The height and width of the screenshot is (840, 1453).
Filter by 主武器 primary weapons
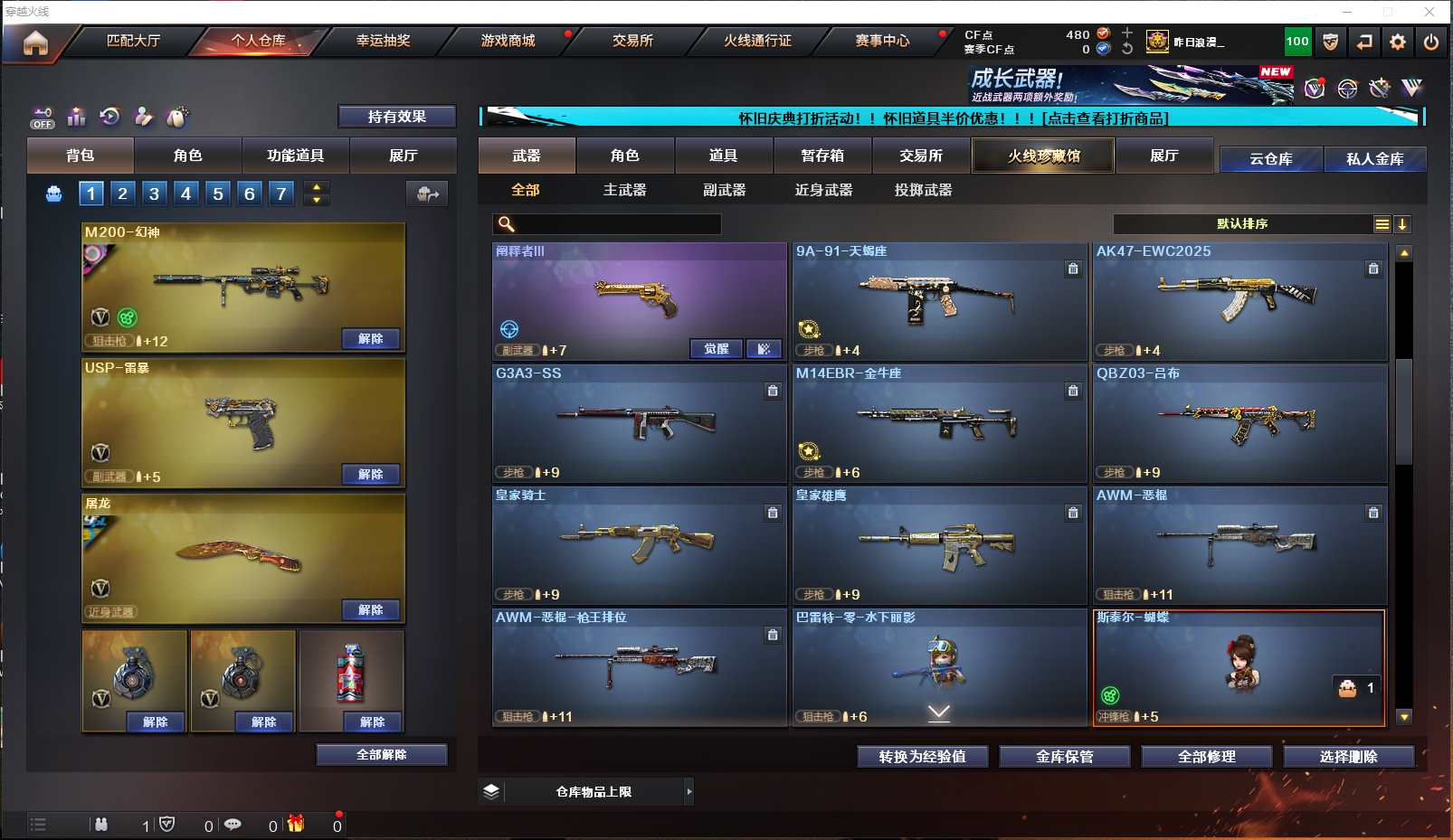[624, 190]
